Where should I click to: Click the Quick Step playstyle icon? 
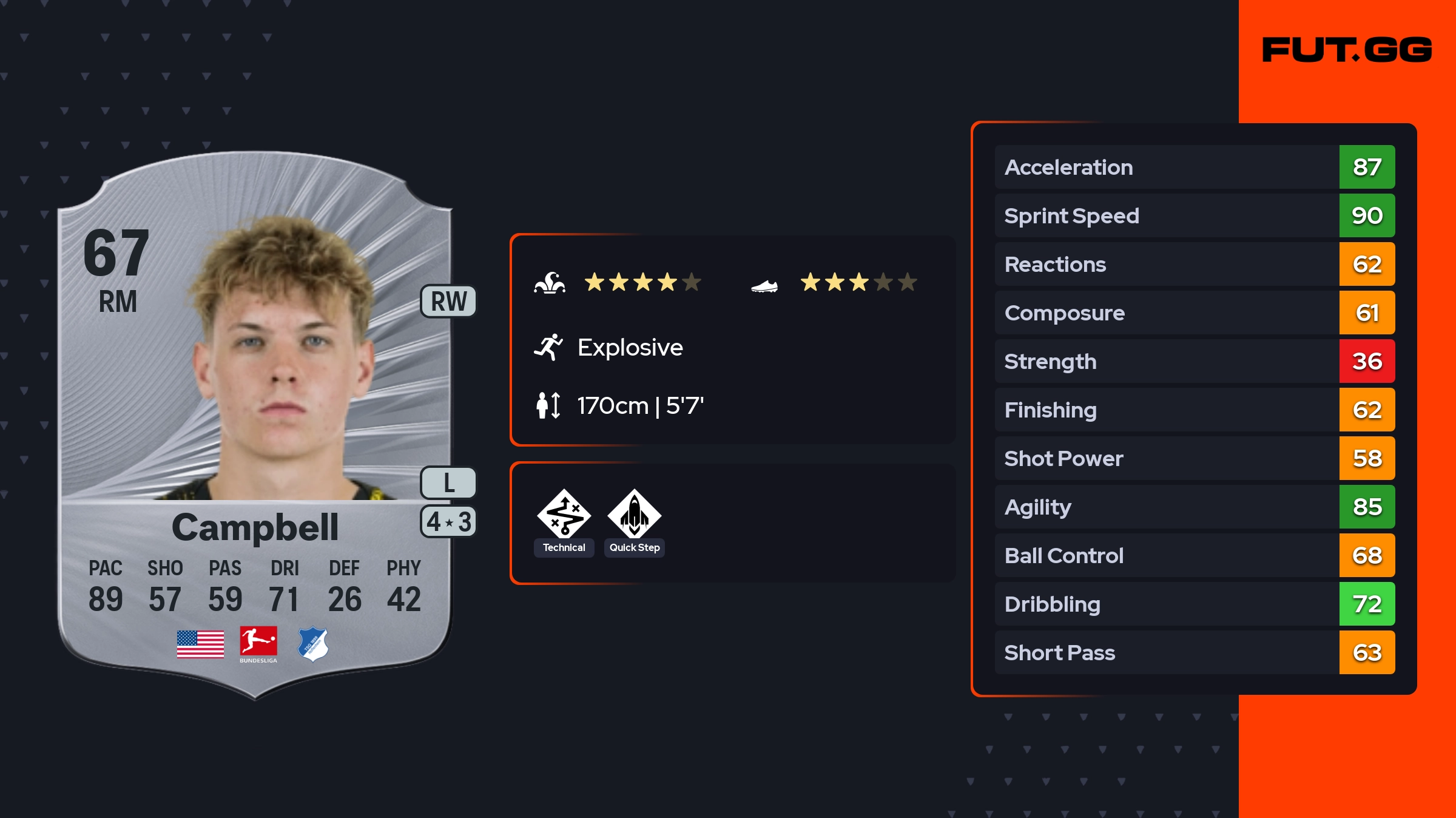(x=634, y=515)
